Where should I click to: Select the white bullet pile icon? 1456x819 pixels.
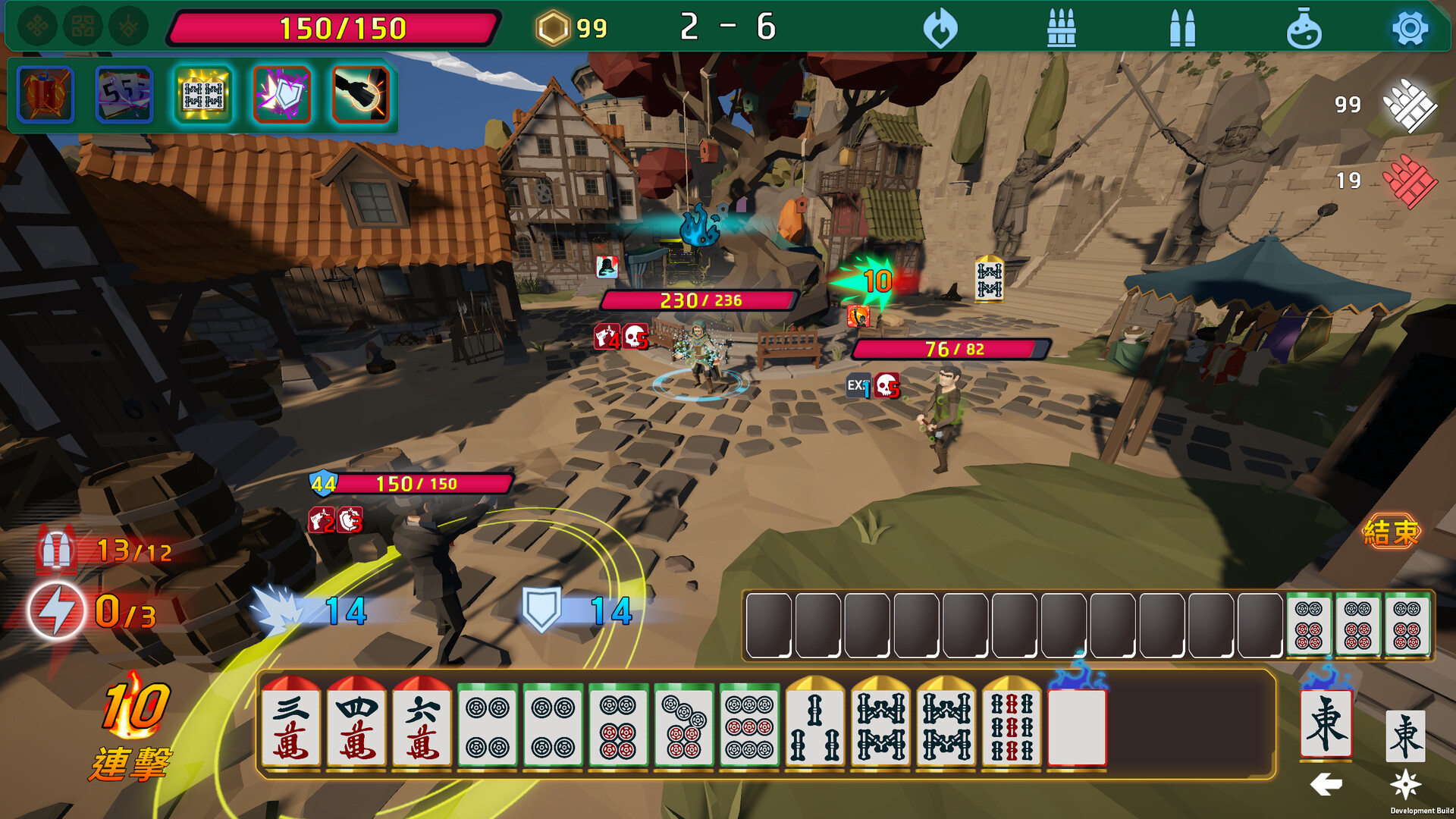[x=1409, y=105]
